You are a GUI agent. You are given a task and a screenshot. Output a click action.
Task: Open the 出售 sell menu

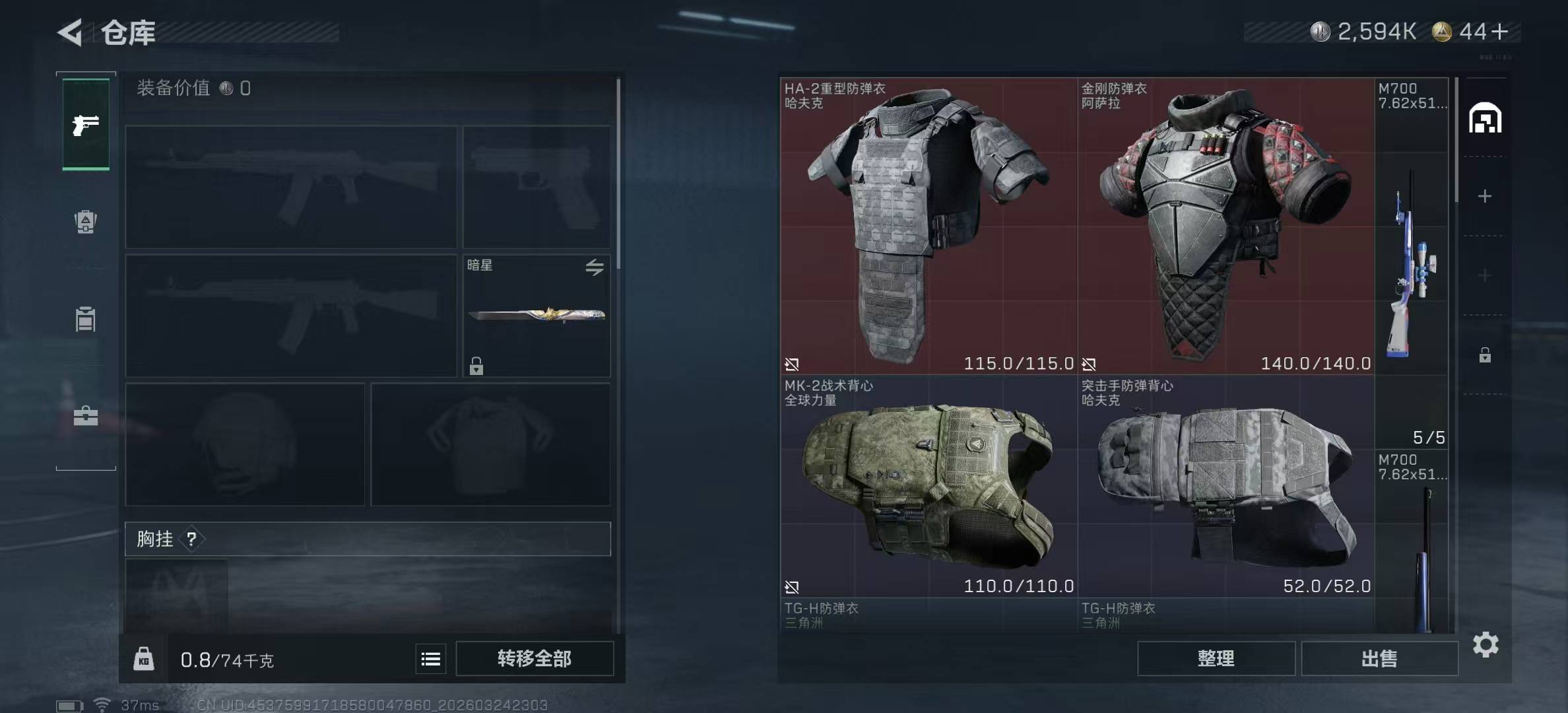coord(1379,659)
